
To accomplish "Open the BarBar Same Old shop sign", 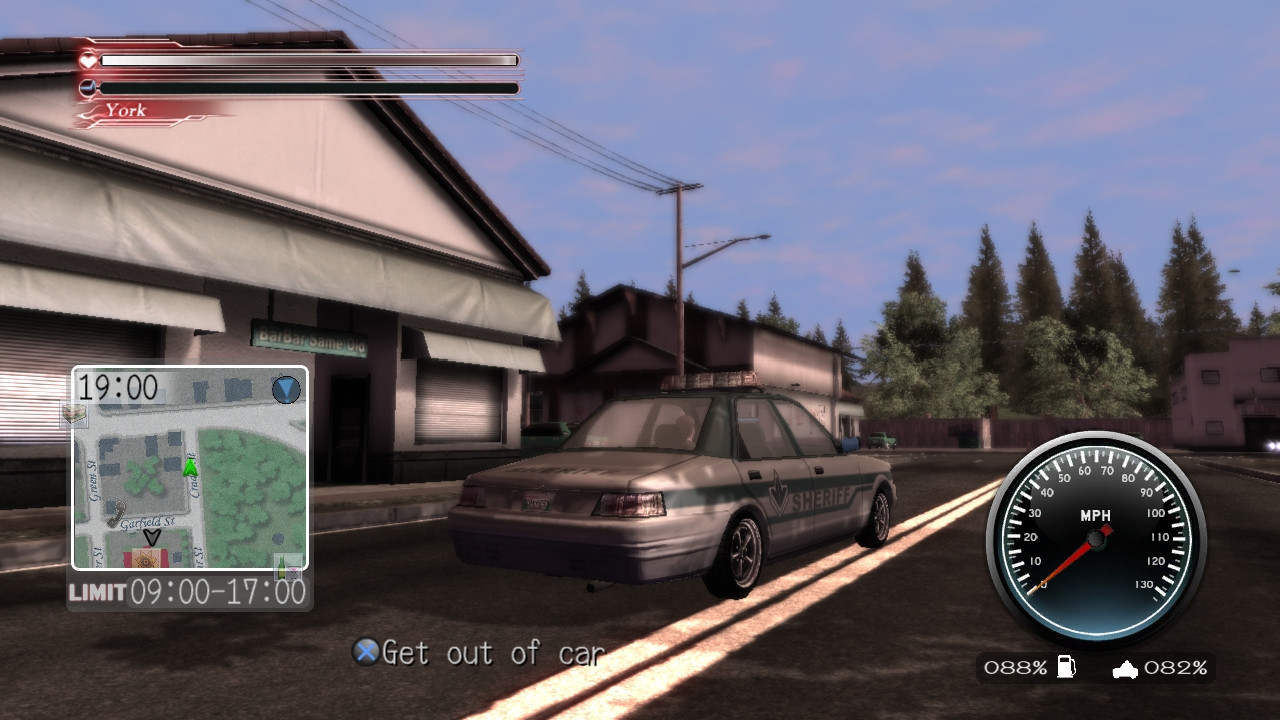I will (310, 338).
